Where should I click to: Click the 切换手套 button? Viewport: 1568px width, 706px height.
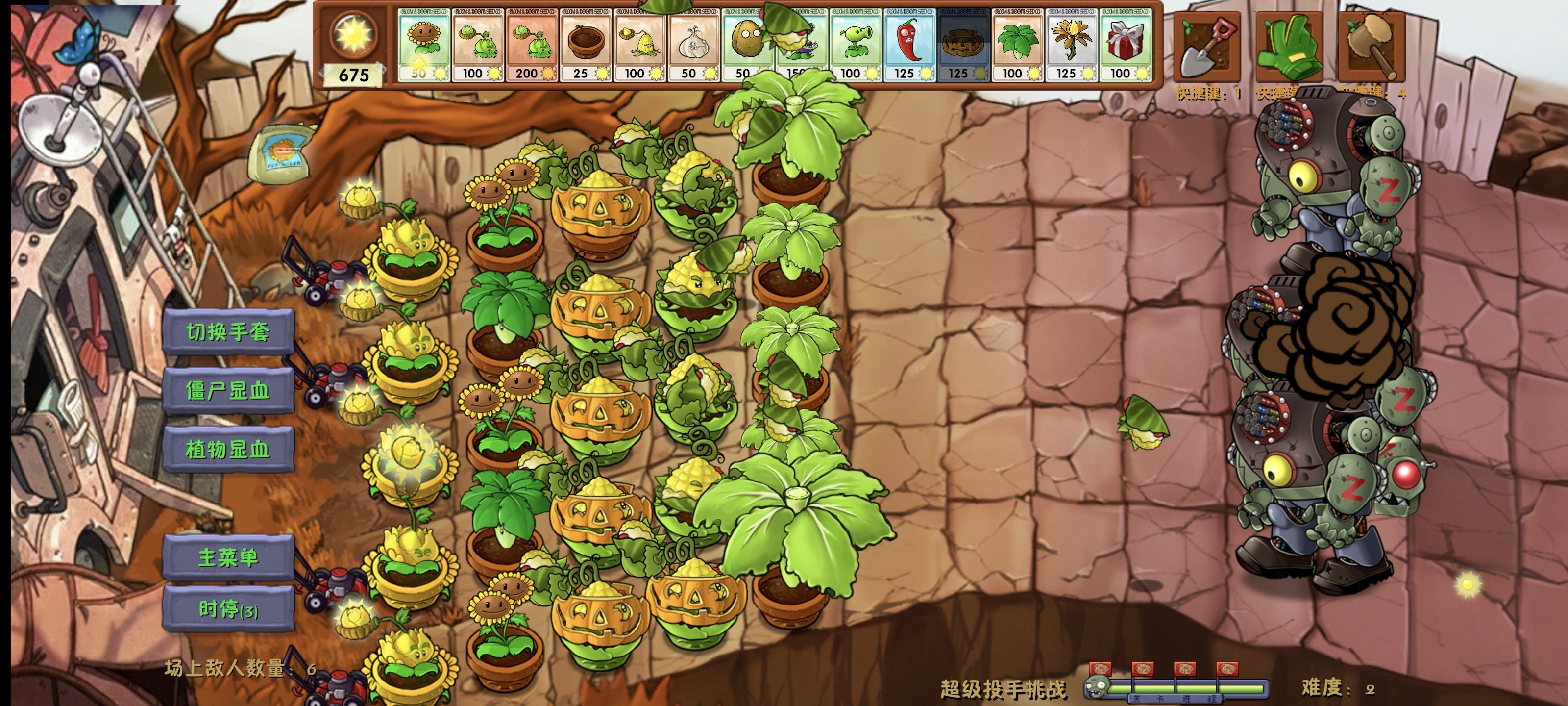(x=228, y=332)
